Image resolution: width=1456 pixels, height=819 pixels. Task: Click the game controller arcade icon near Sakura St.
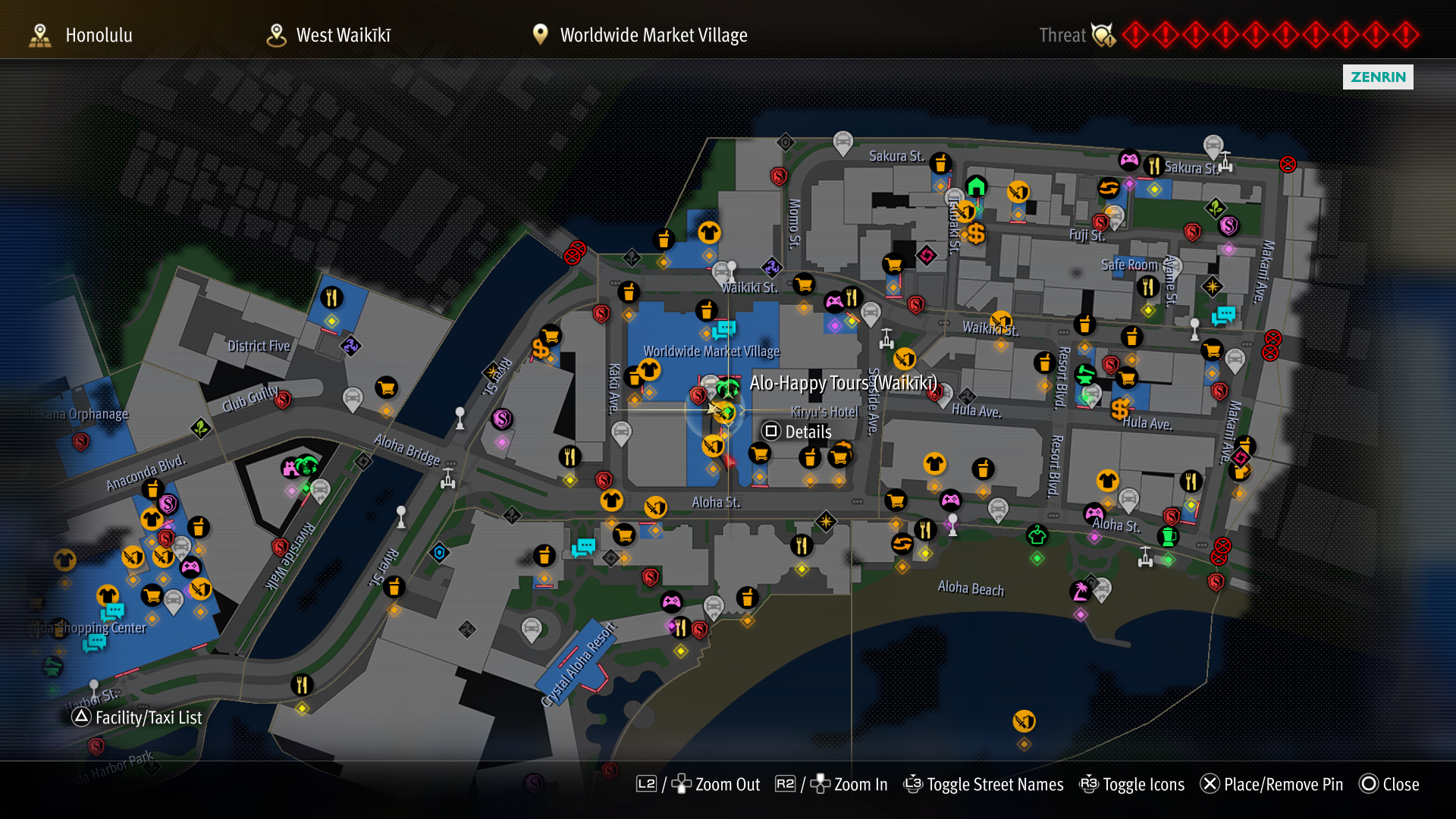point(1128,160)
